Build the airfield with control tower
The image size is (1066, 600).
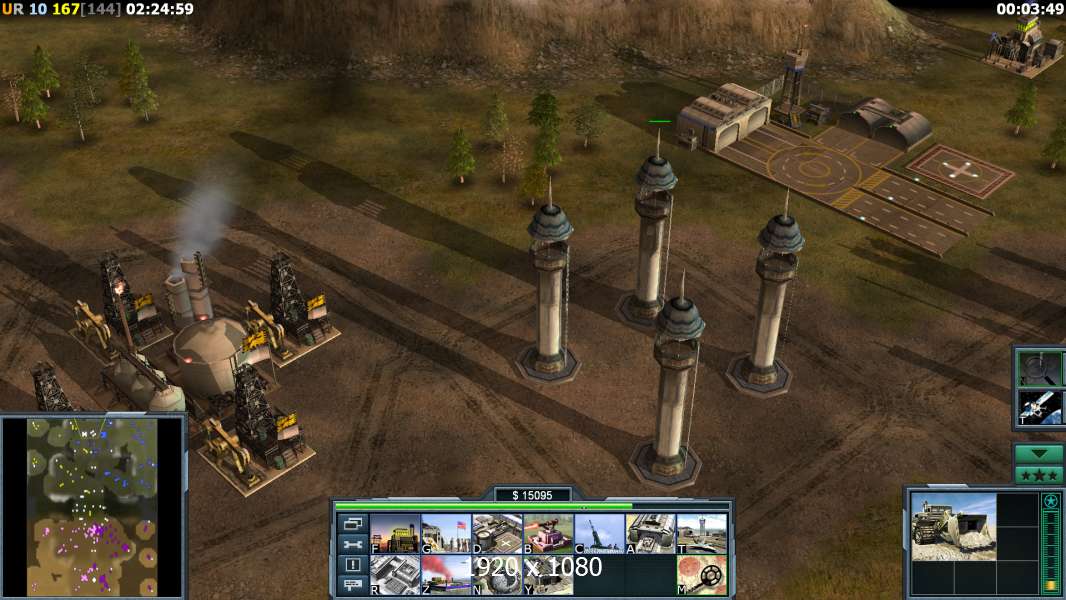[701, 534]
